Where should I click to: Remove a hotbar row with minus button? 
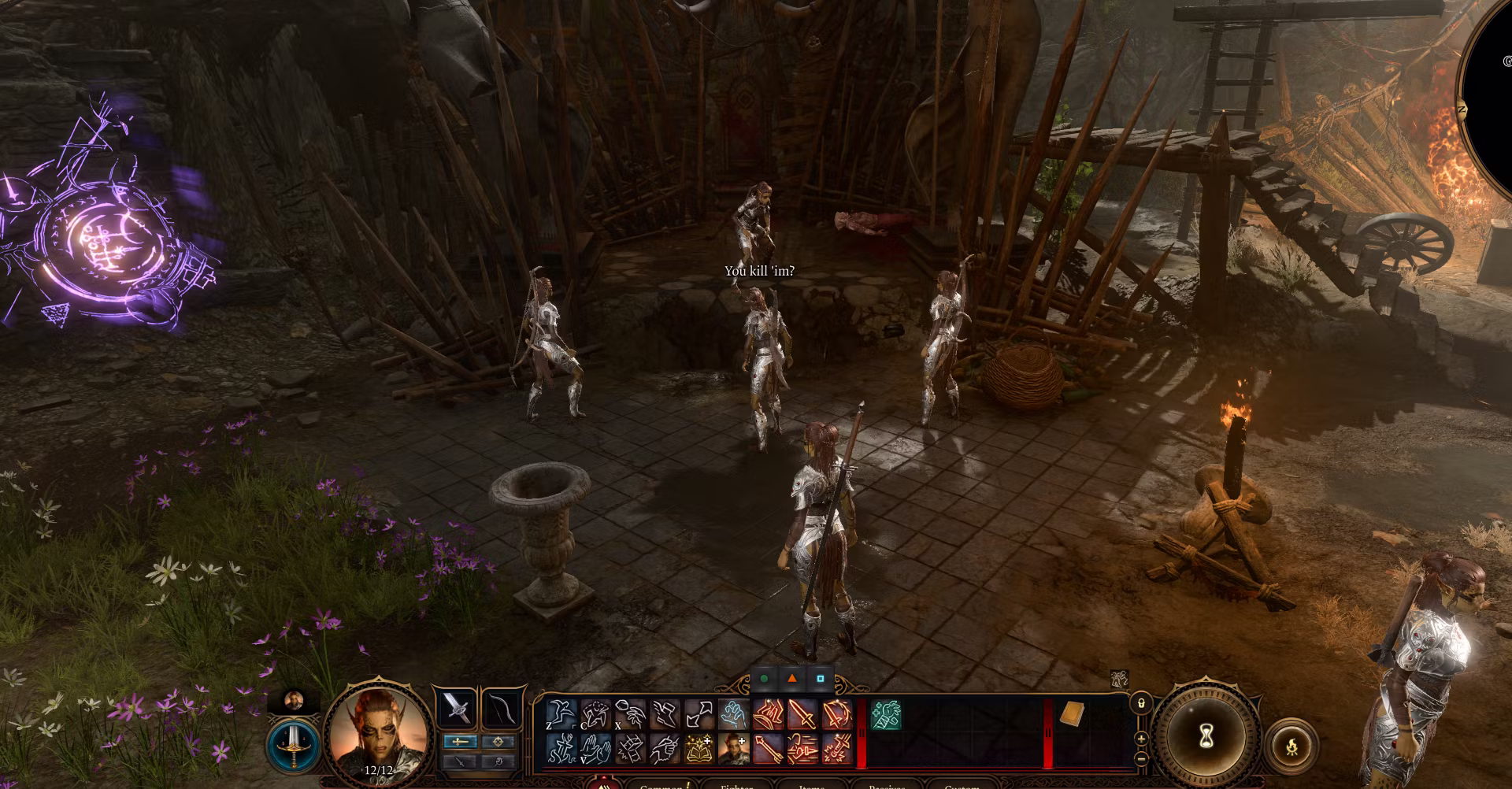pyautogui.click(x=1141, y=758)
